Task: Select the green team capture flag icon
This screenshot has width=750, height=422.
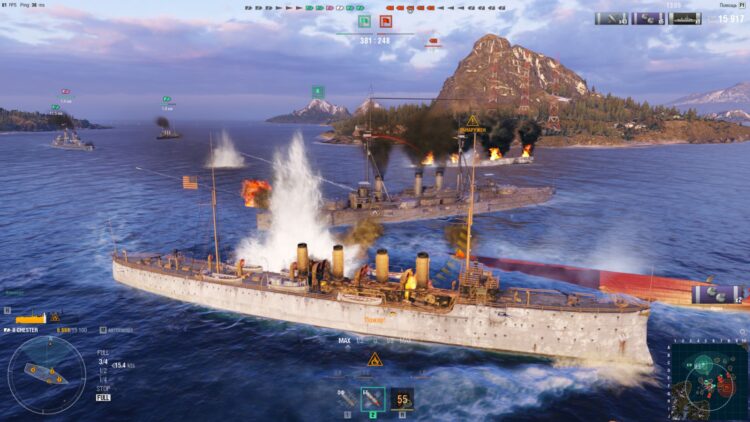Action: [x=365, y=21]
